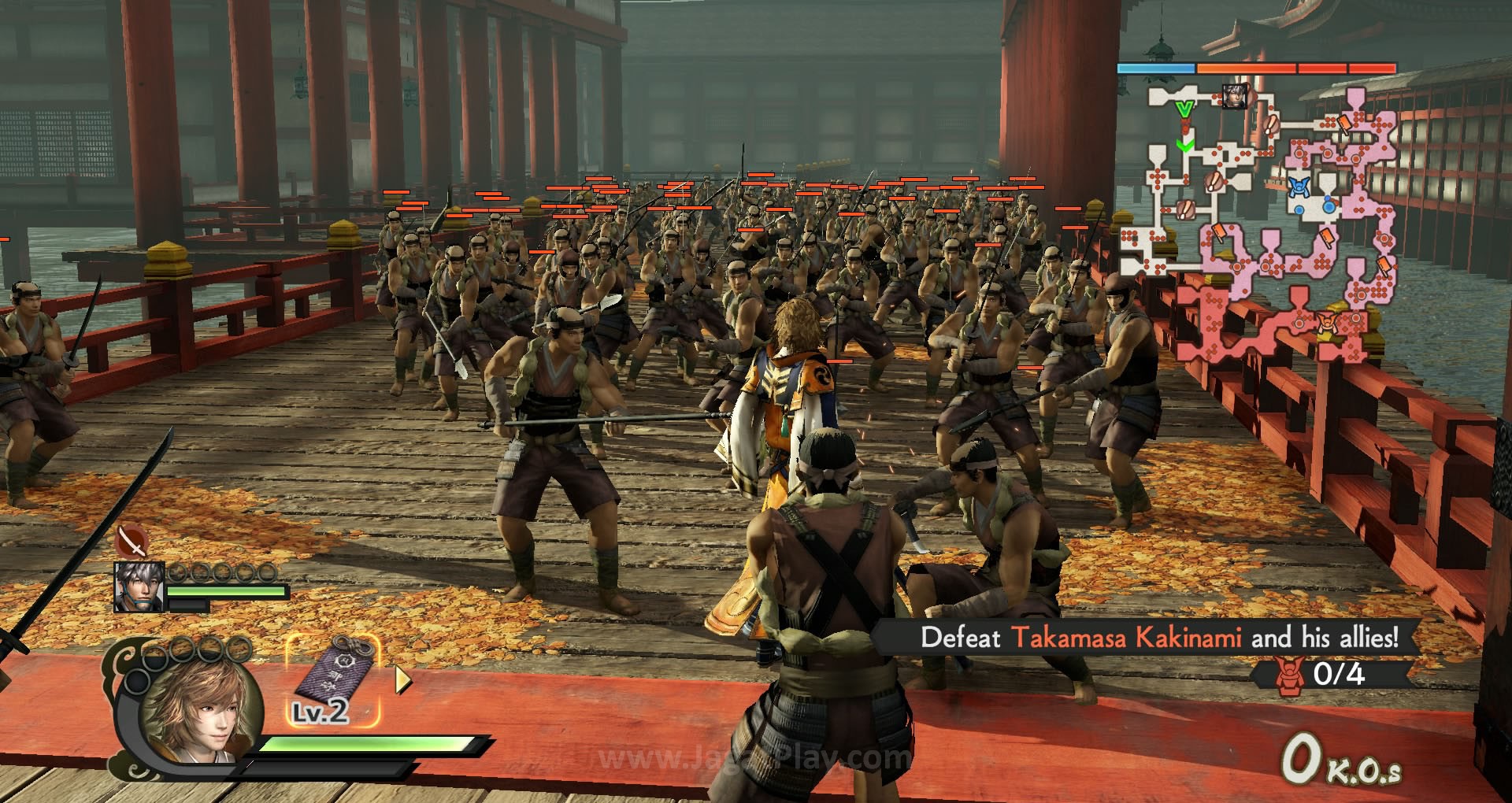
Task: Click a gate icon on the minimap
Action: (1269, 126)
